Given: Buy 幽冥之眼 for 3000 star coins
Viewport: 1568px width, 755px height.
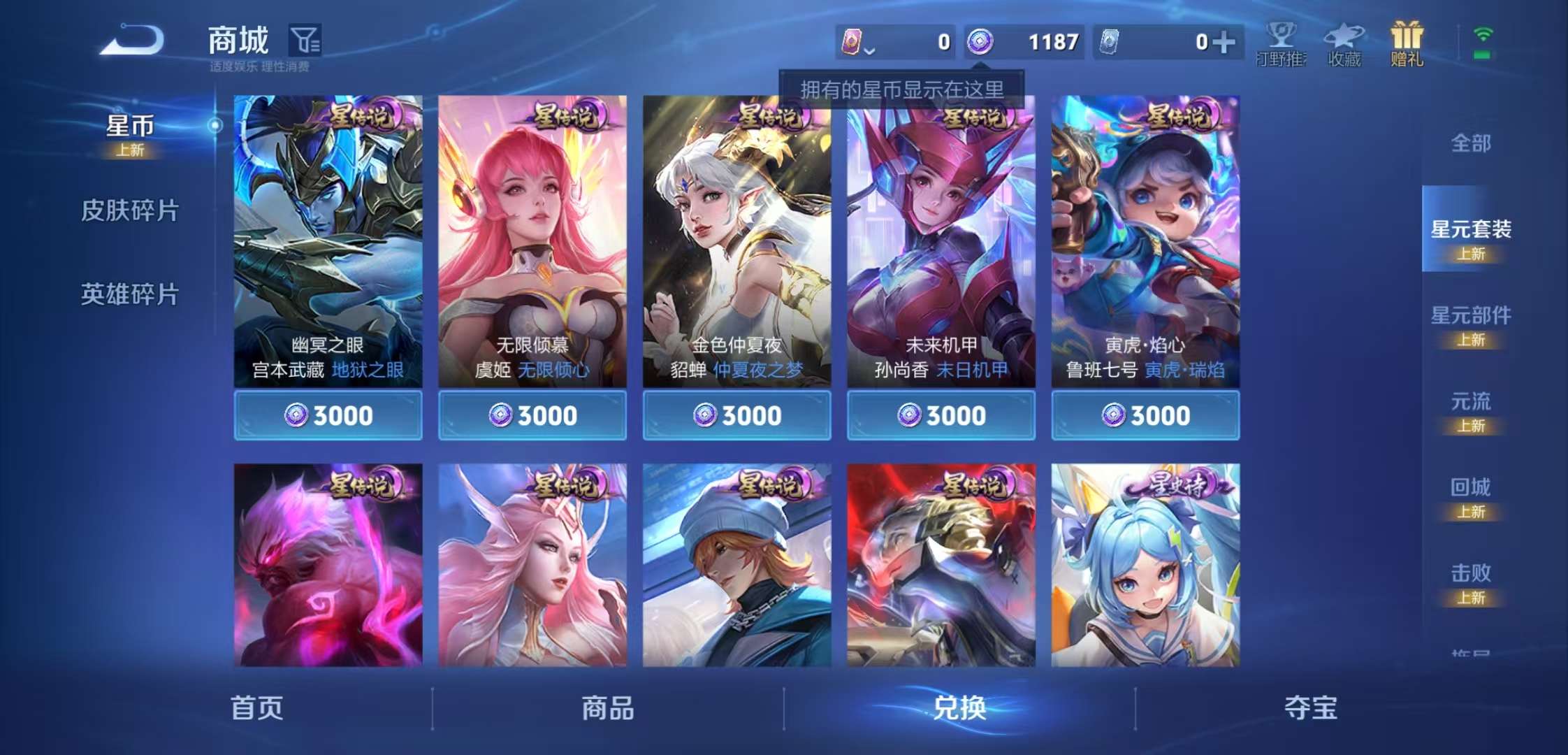Looking at the screenshot, I should tap(328, 415).
